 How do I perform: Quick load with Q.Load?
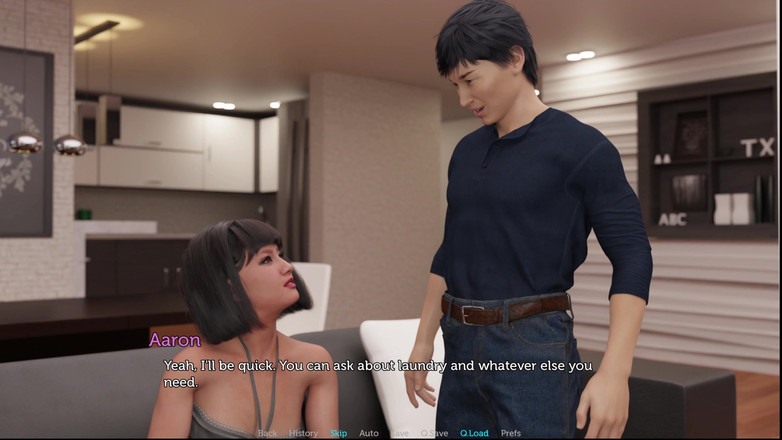[x=474, y=433]
